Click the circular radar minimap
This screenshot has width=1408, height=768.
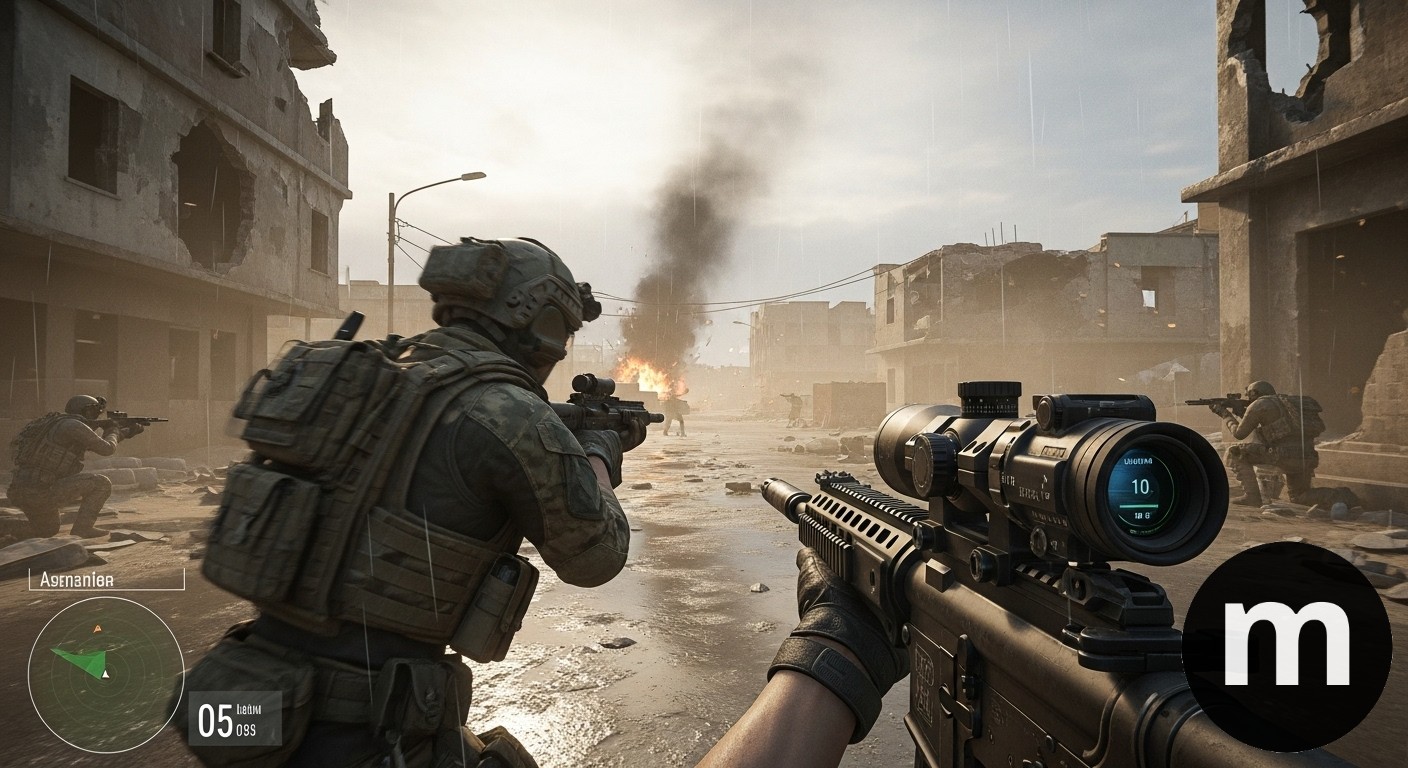(x=105, y=674)
